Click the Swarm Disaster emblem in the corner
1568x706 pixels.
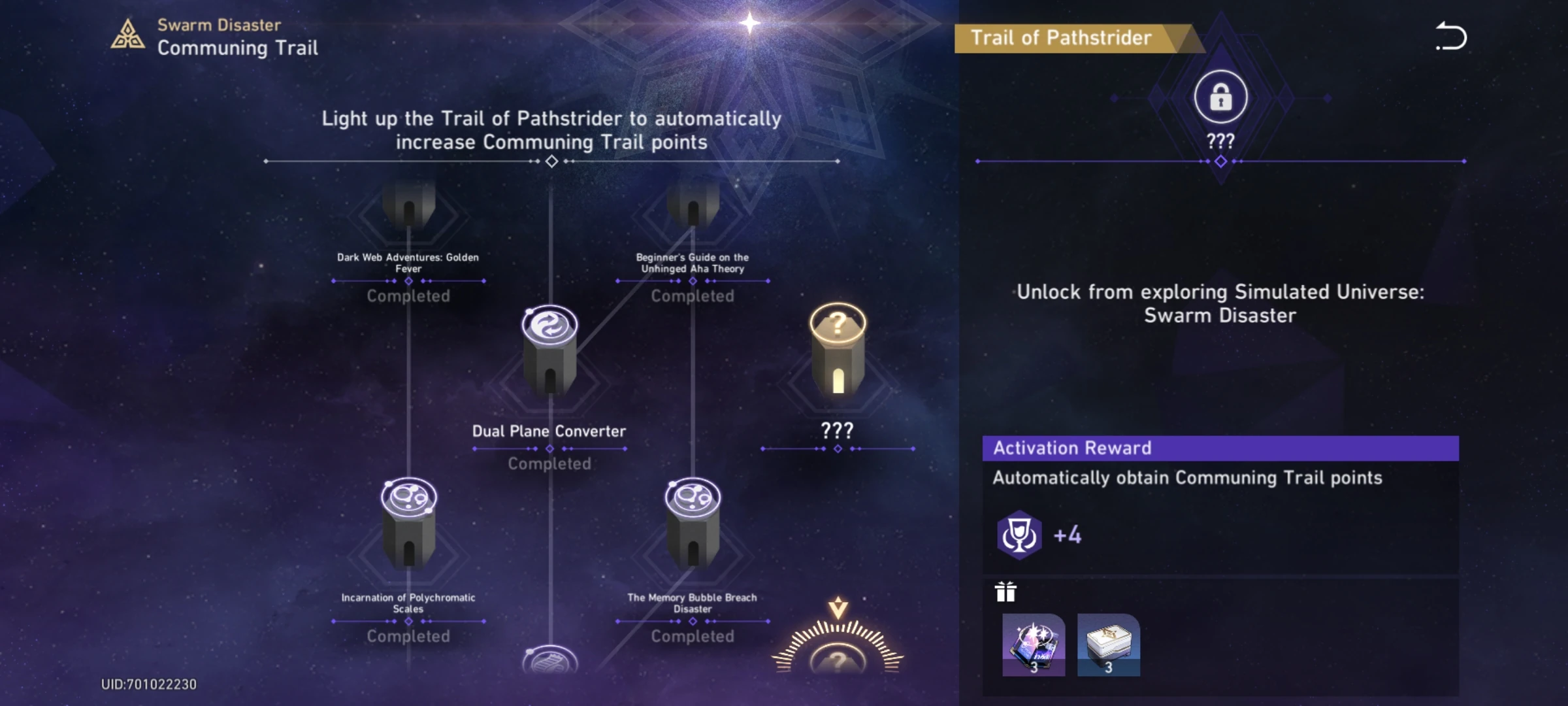click(129, 35)
